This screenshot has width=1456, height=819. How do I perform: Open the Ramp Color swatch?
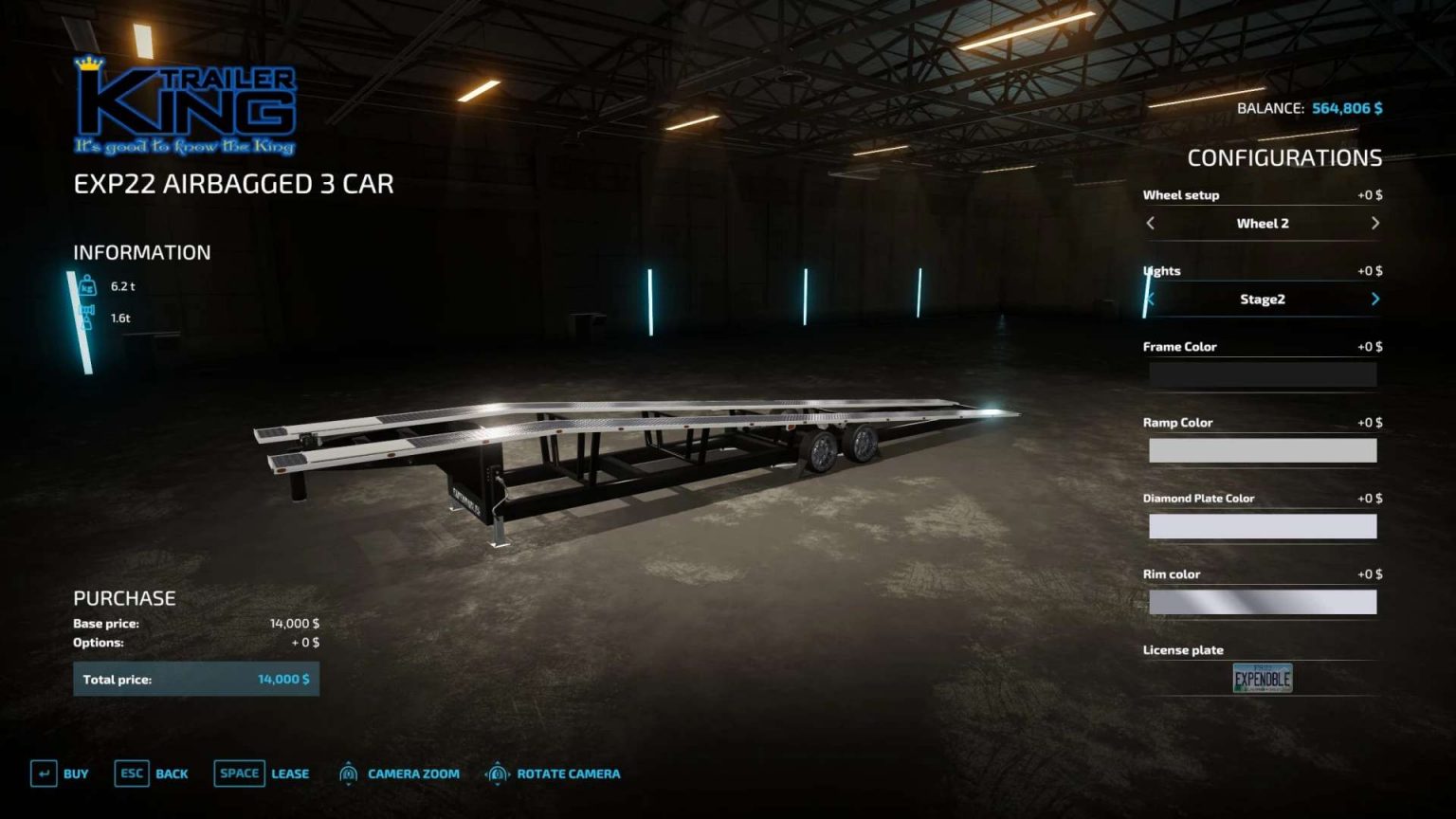click(1263, 449)
